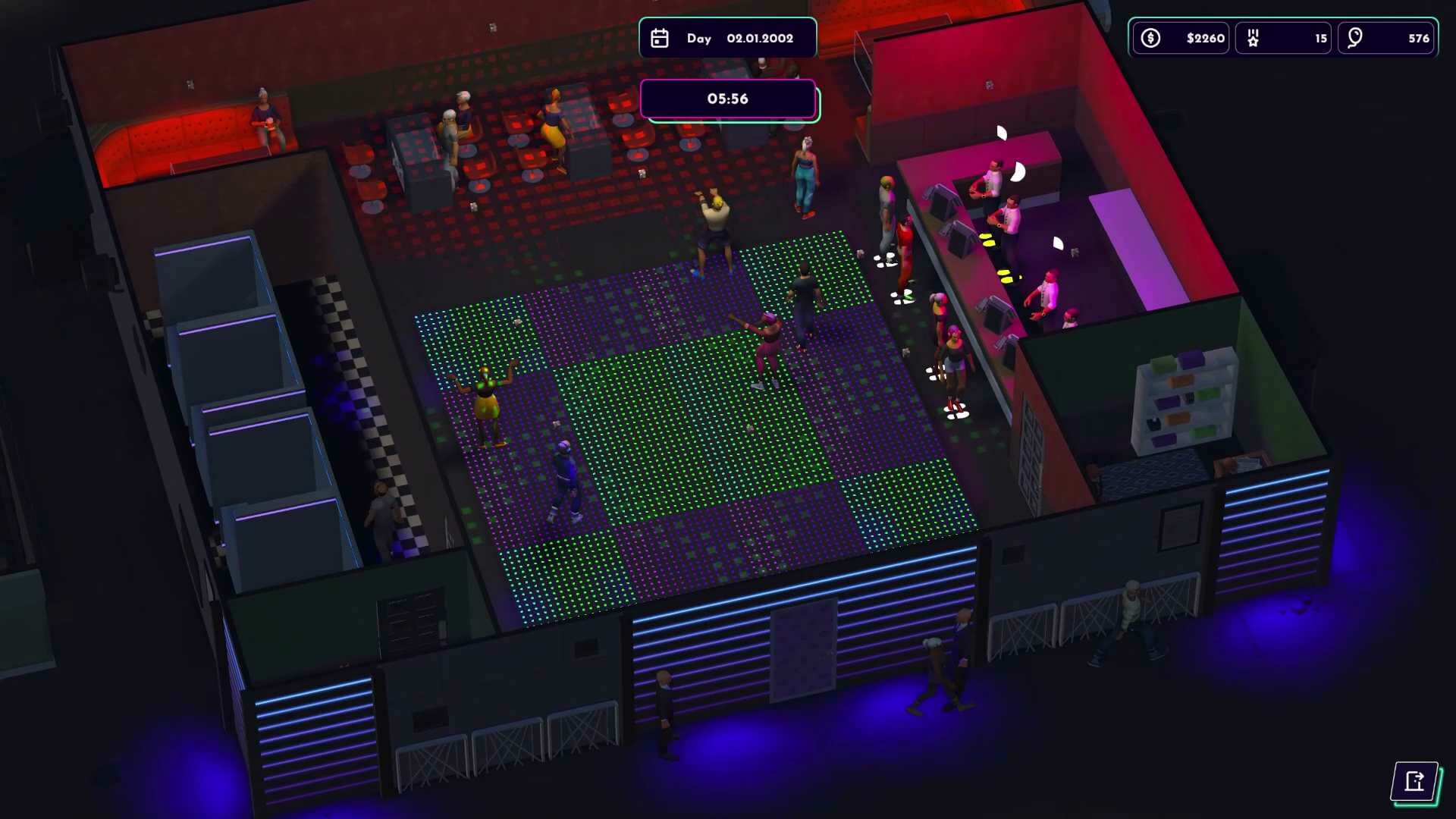Click the 05:56 time display
Viewport: 1456px width, 819px height.
tap(727, 99)
